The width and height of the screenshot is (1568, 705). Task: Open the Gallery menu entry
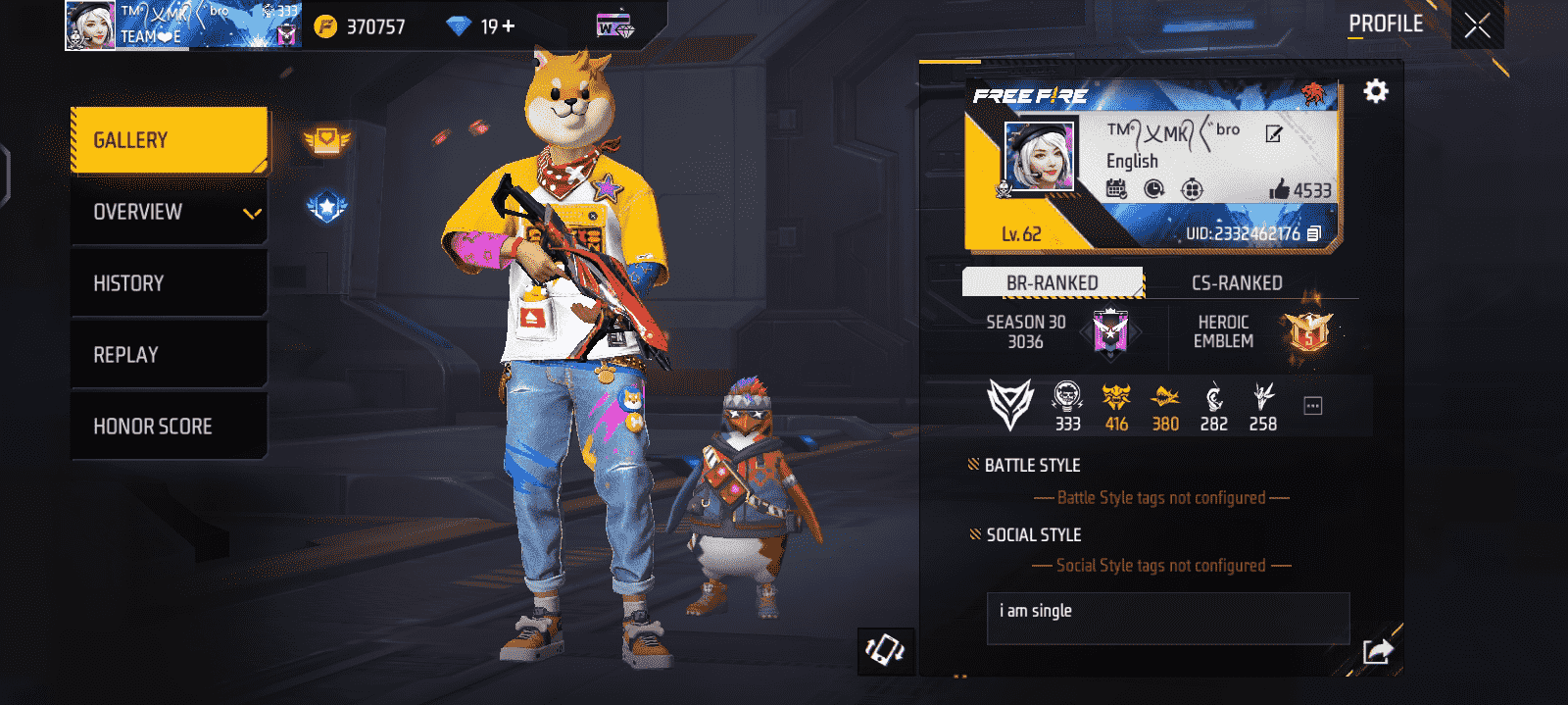point(169,140)
